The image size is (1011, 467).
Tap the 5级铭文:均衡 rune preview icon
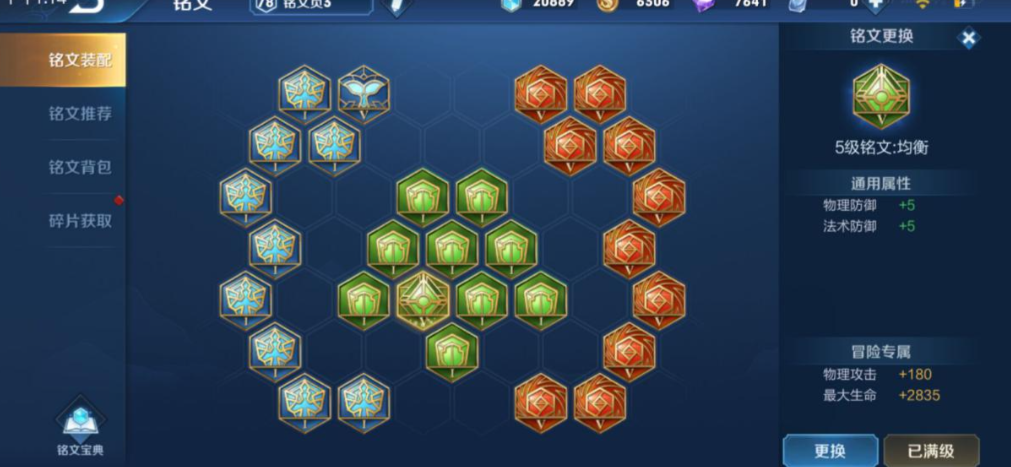(x=881, y=96)
